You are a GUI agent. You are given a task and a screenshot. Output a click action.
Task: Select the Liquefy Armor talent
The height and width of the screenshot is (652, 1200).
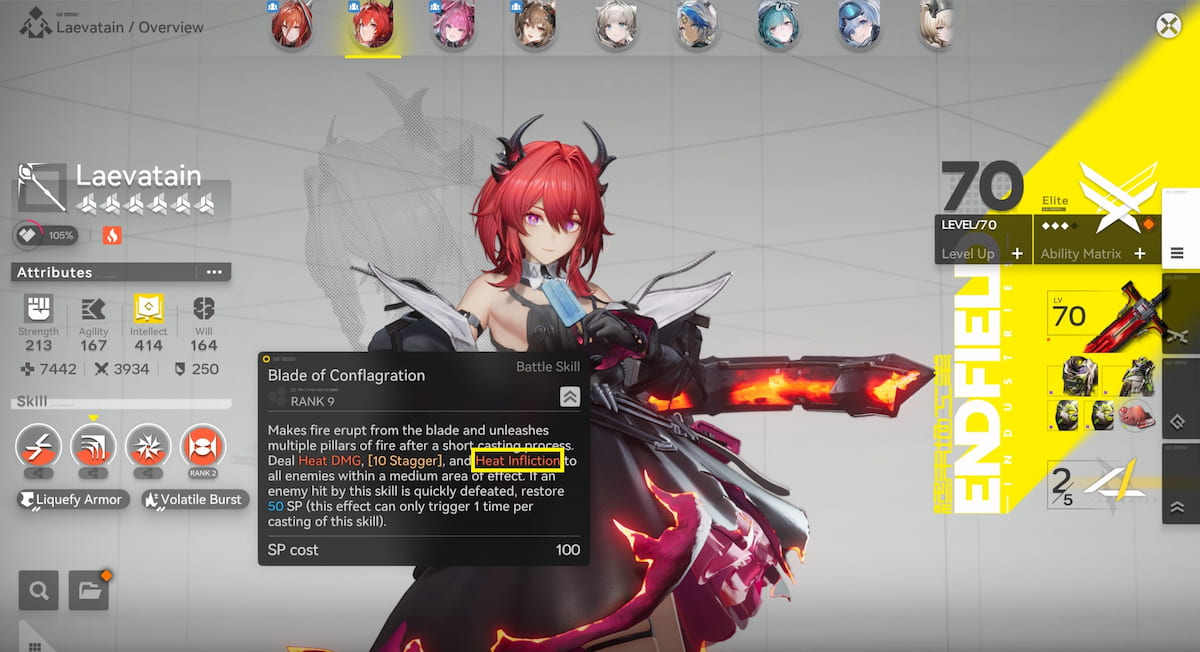point(73,499)
